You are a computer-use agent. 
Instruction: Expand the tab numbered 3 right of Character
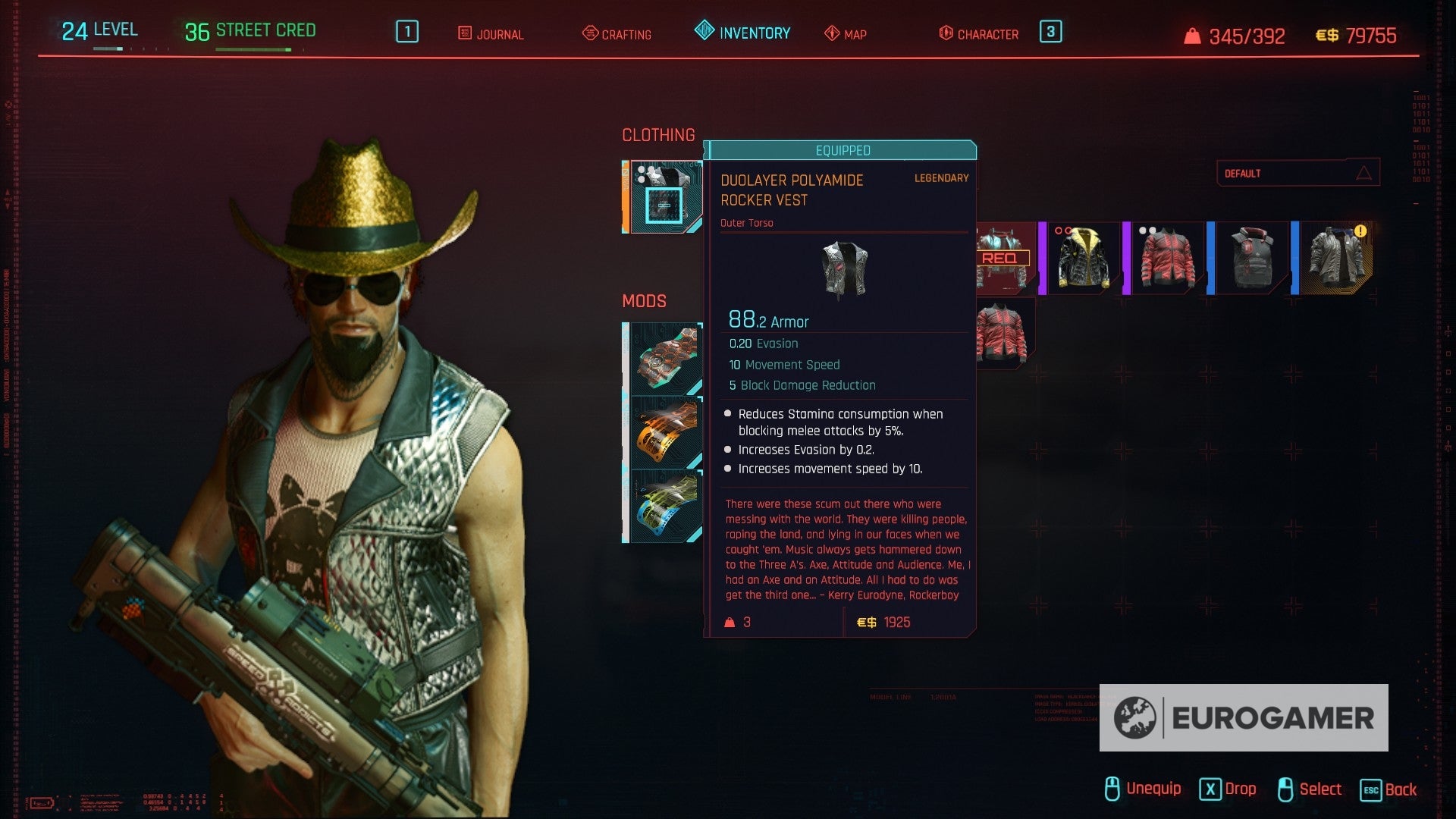pos(1050,33)
